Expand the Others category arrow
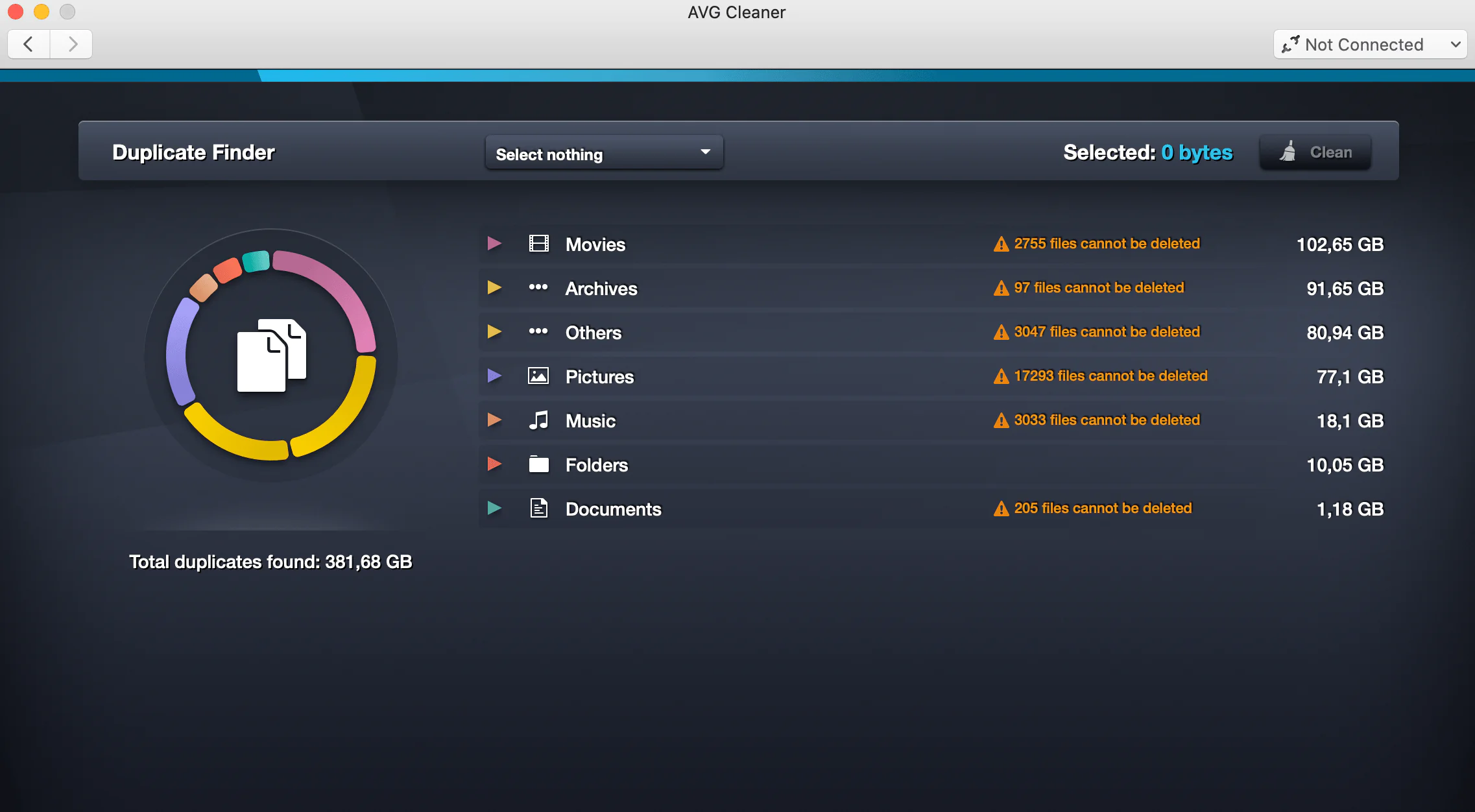This screenshot has width=1475, height=812. pyautogui.click(x=494, y=332)
